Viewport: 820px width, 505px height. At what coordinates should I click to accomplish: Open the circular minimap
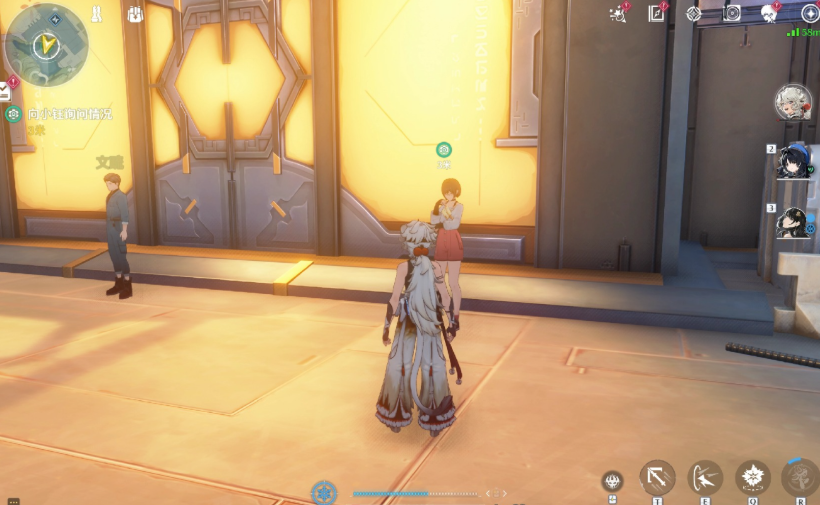[46, 45]
